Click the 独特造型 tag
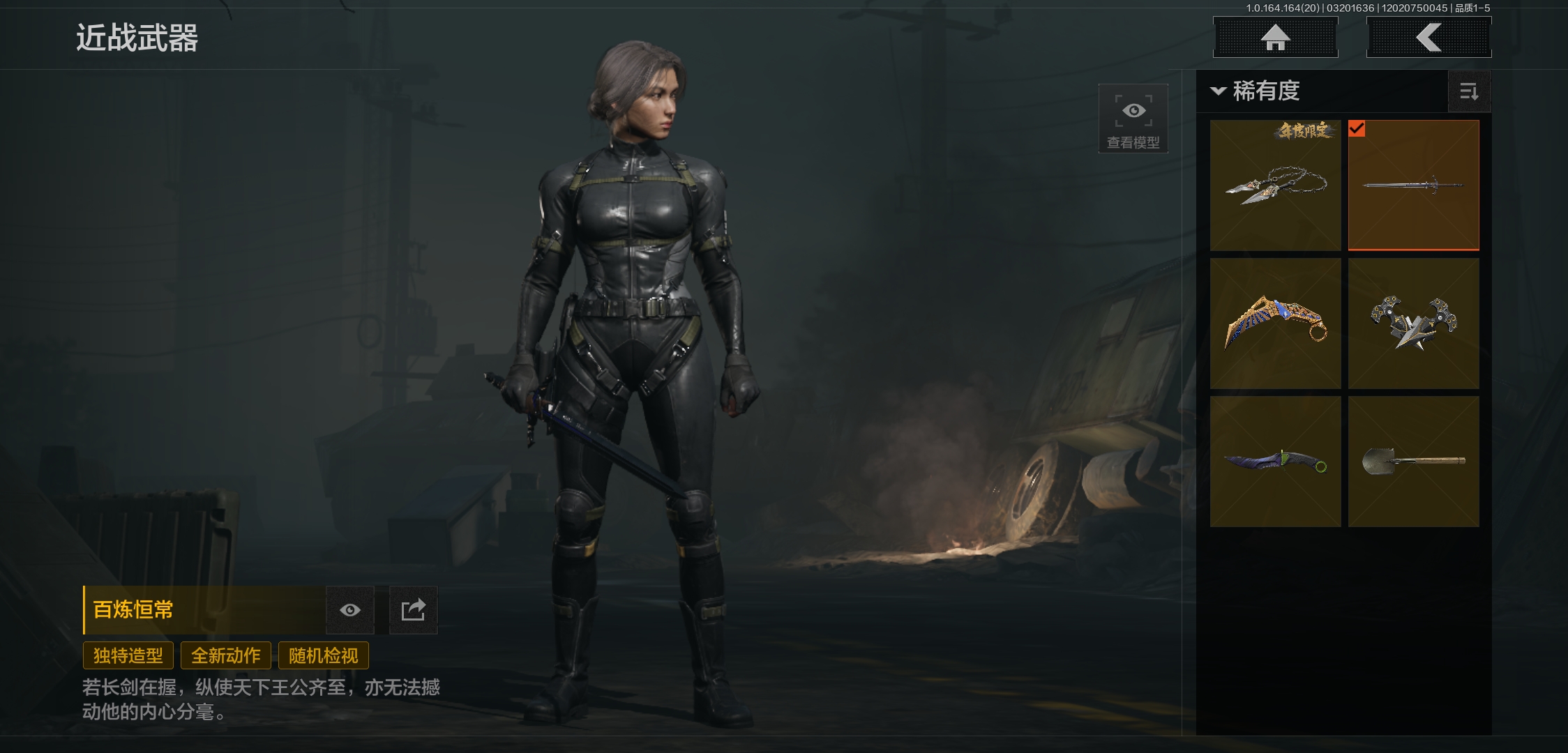 click(128, 655)
